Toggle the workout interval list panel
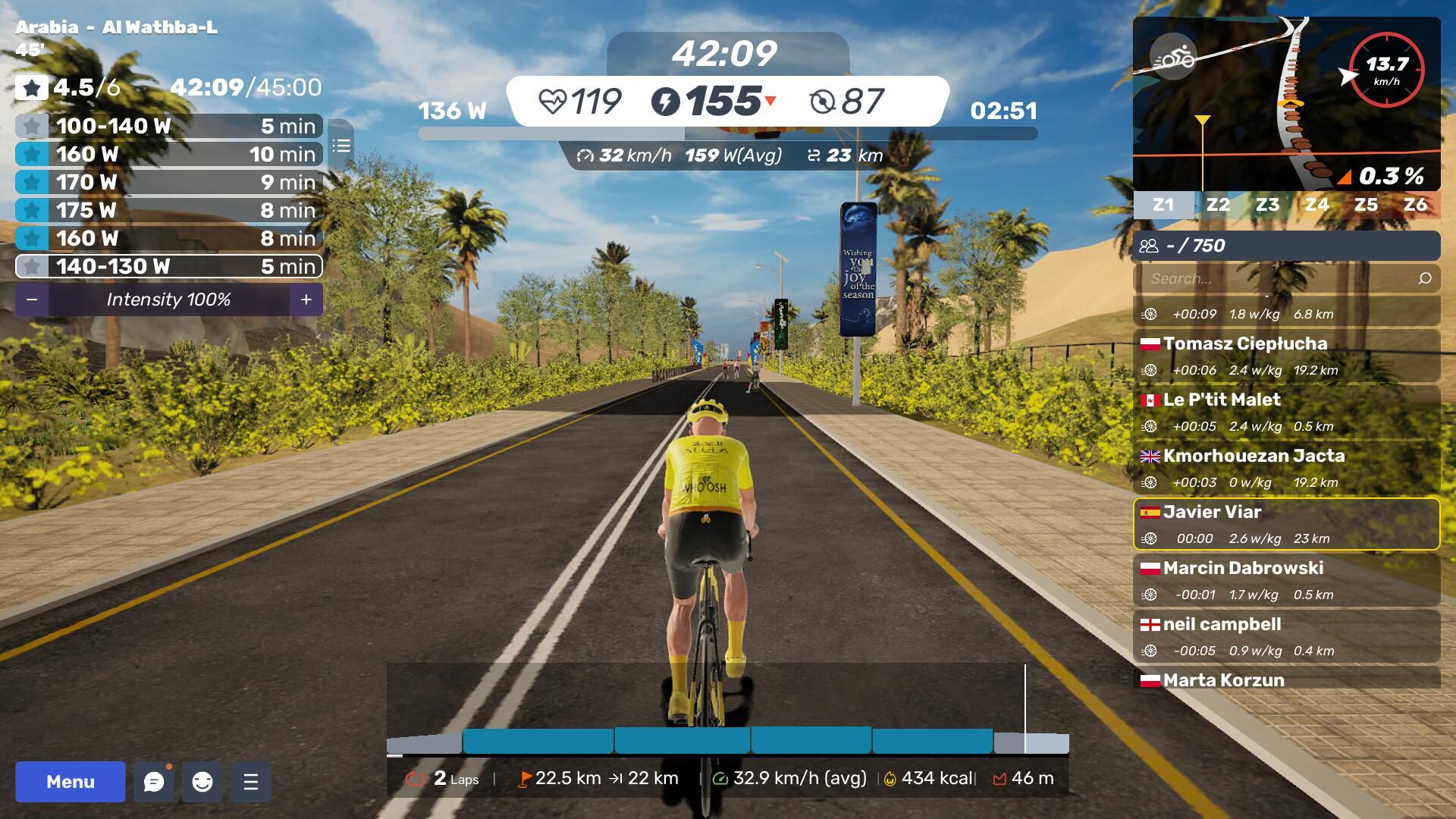Screen dimensions: 1456x819 point(341,146)
